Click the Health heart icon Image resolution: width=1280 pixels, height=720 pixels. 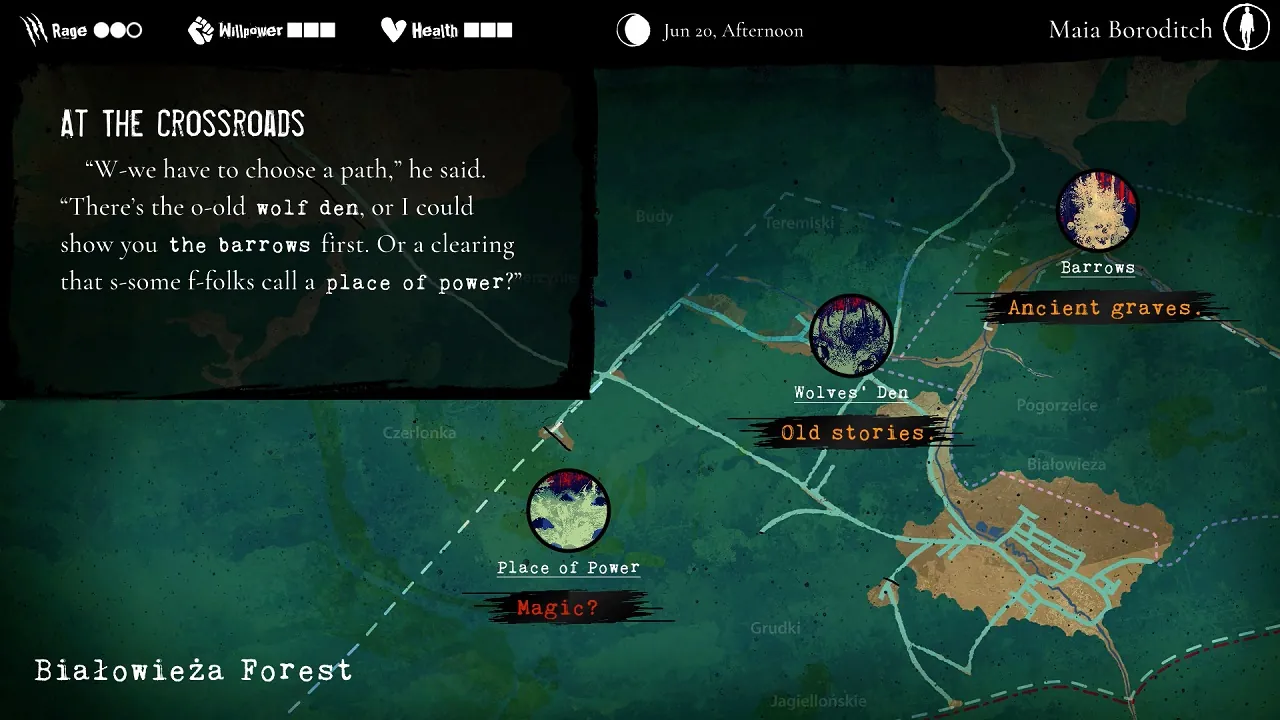pos(394,29)
